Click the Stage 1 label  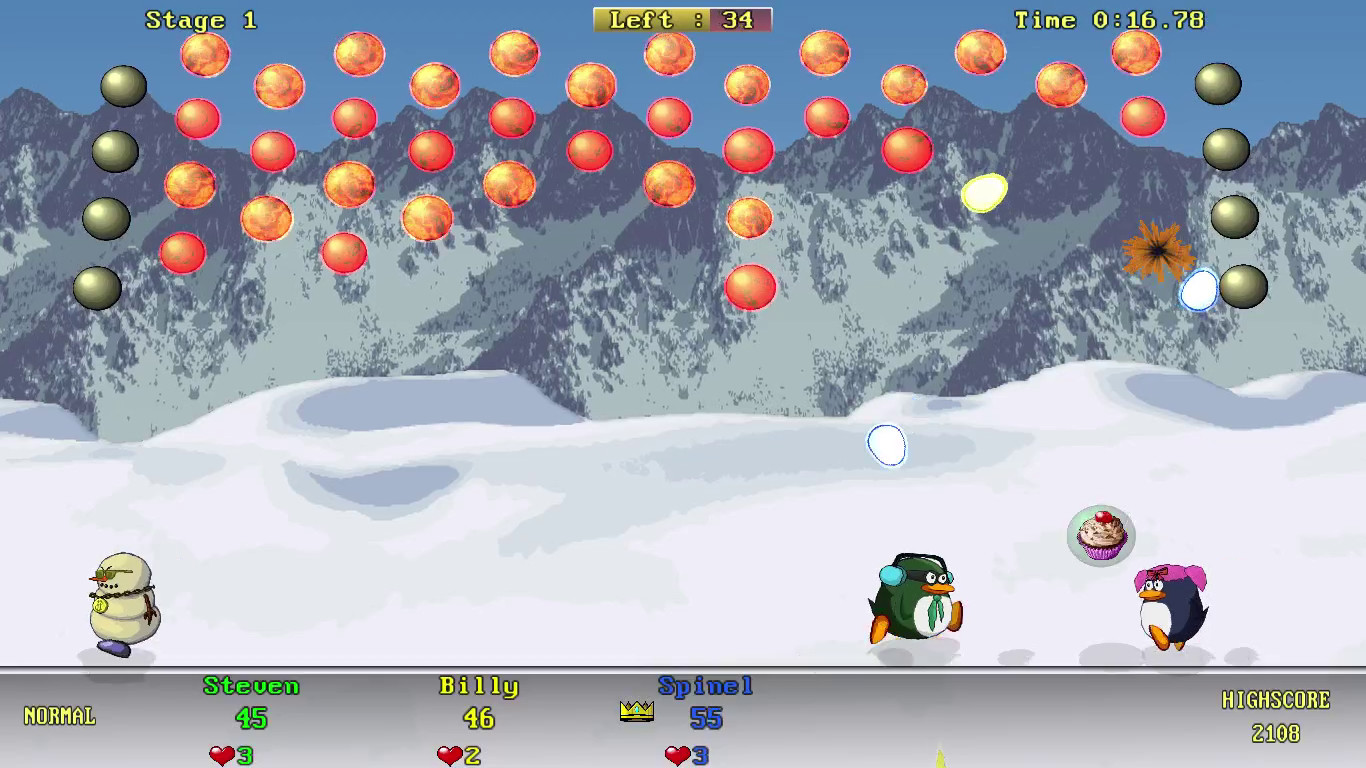(x=198, y=19)
